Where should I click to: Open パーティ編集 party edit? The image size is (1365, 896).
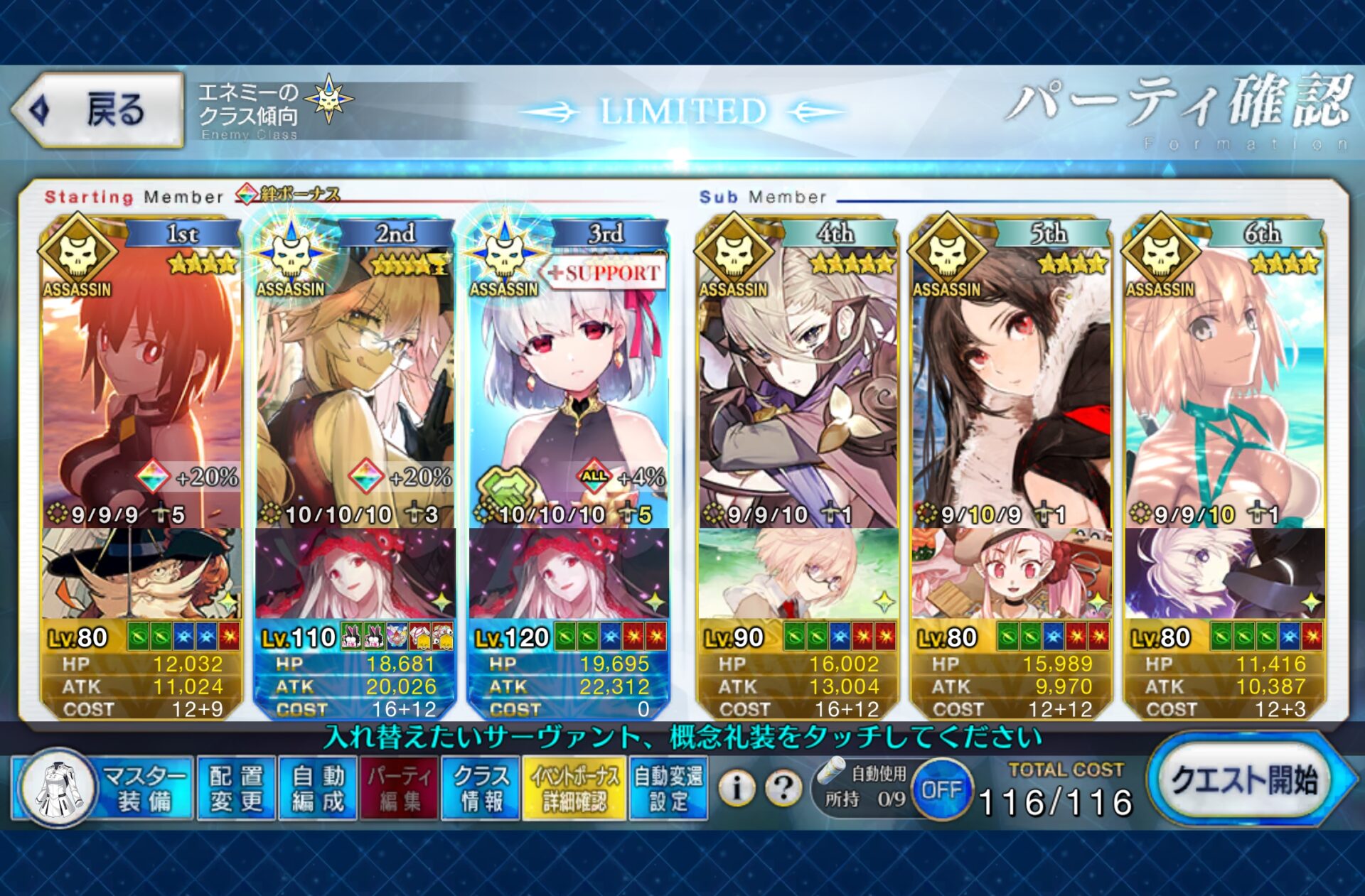click(x=400, y=788)
